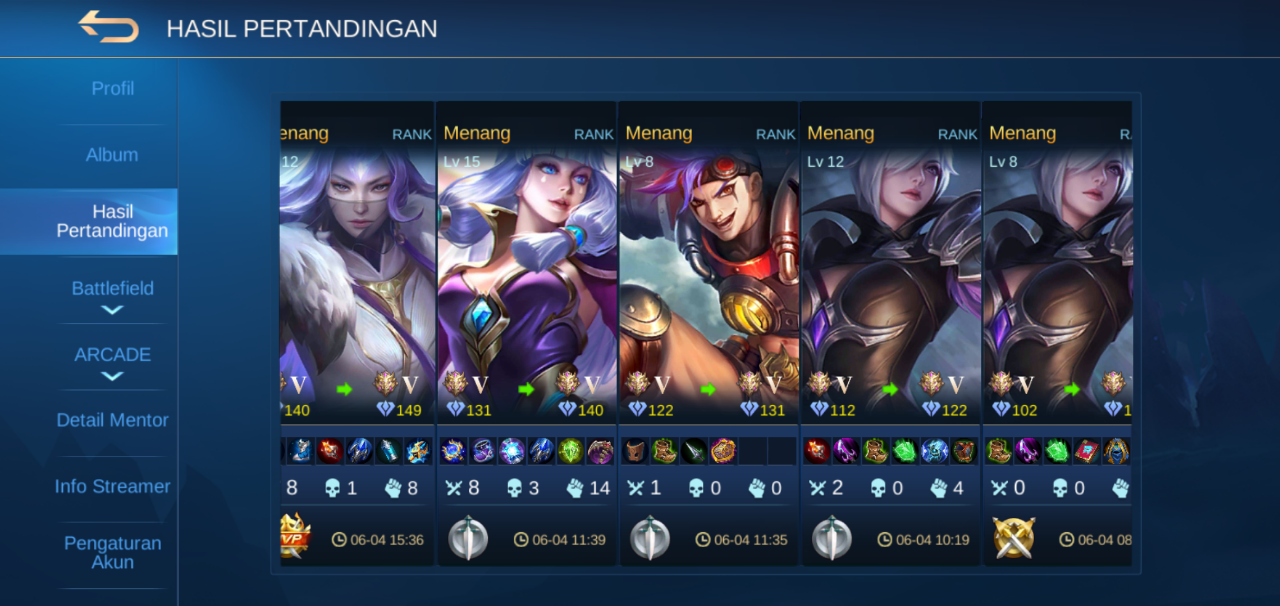
Task: Open the match result from 06-04 10:19
Action: pos(891,300)
